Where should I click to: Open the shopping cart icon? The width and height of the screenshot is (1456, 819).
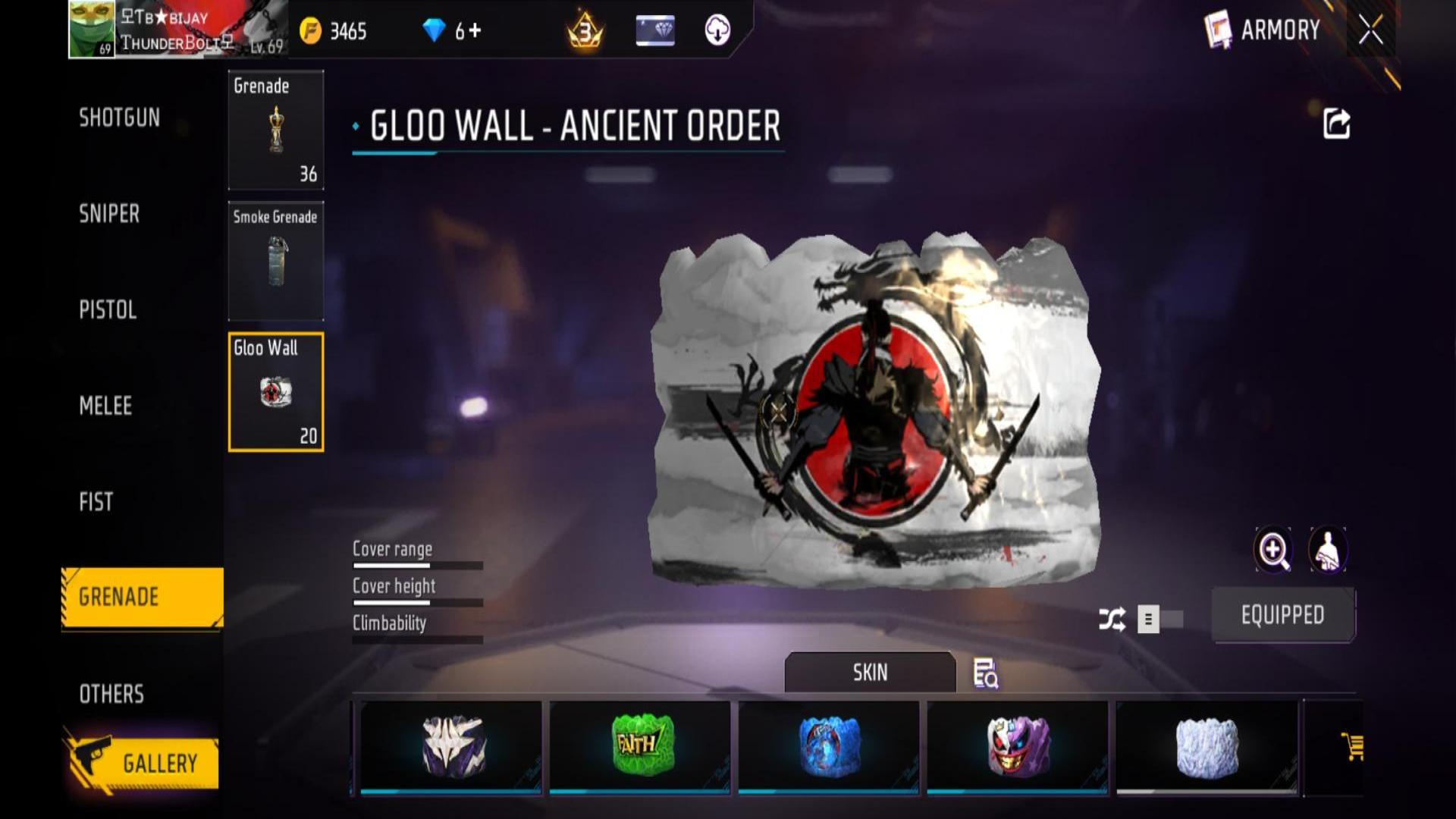(x=1351, y=746)
